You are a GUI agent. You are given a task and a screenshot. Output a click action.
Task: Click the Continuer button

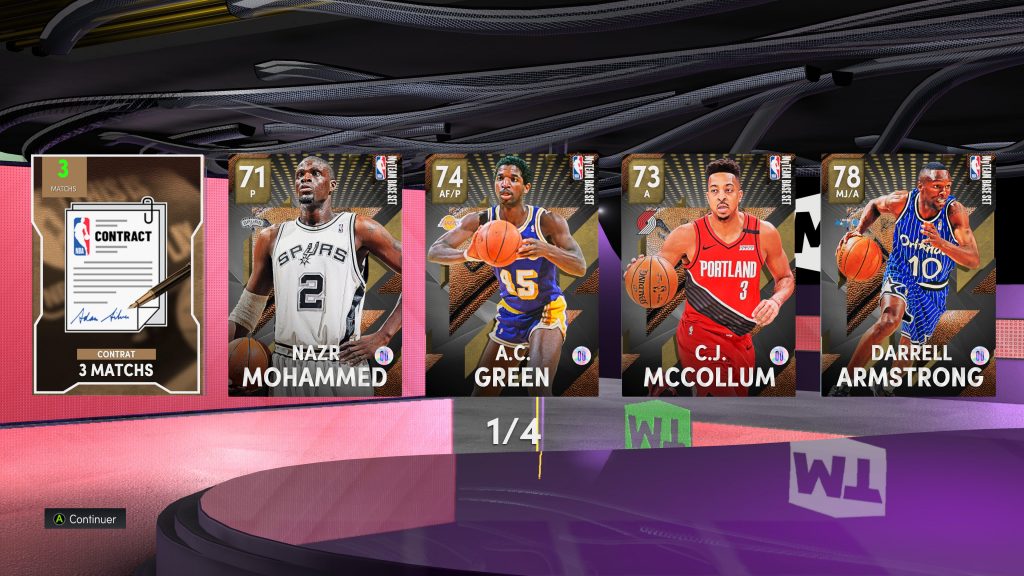(x=85, y=519)
